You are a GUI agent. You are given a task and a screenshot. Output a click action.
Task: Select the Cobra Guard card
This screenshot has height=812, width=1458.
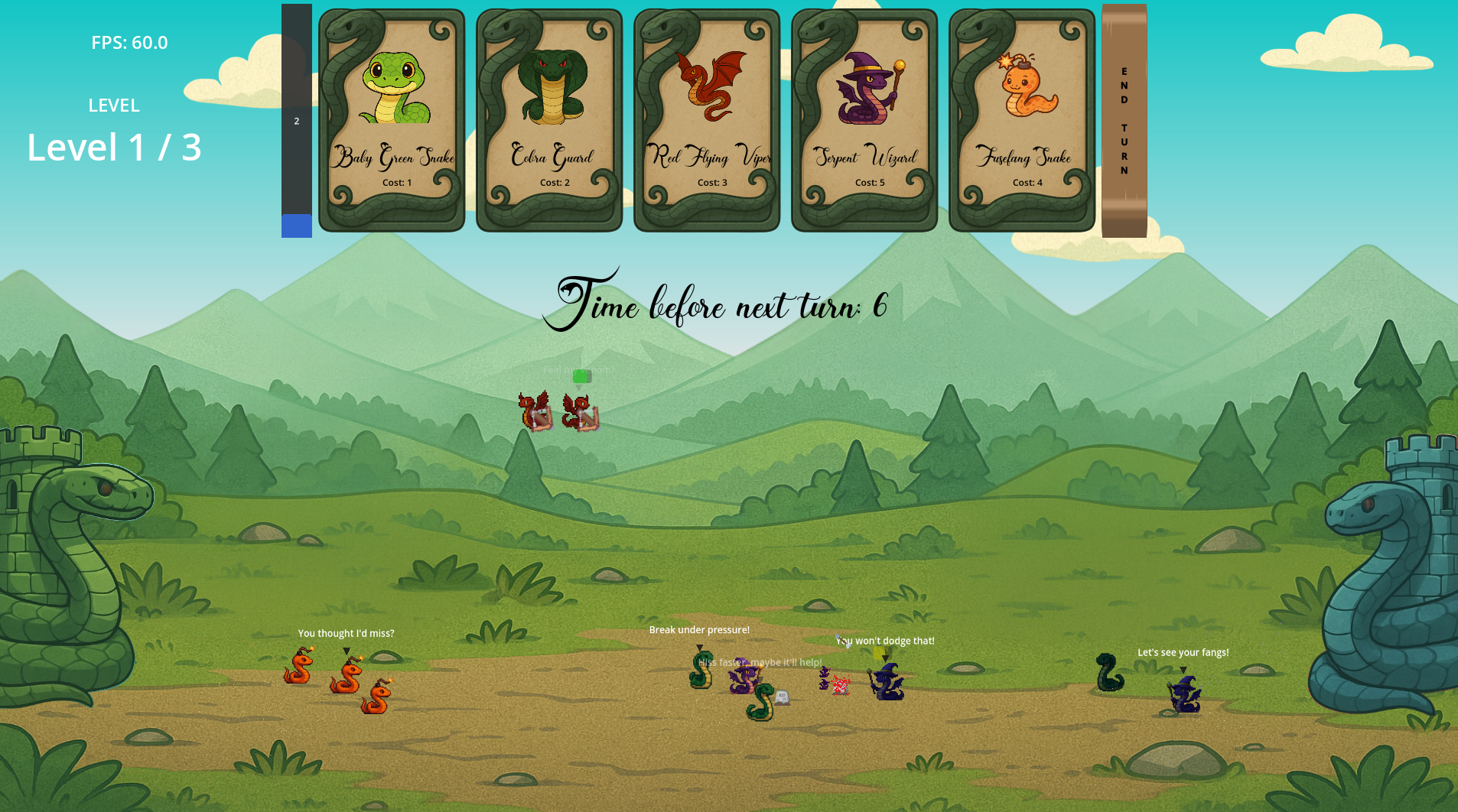550,119
